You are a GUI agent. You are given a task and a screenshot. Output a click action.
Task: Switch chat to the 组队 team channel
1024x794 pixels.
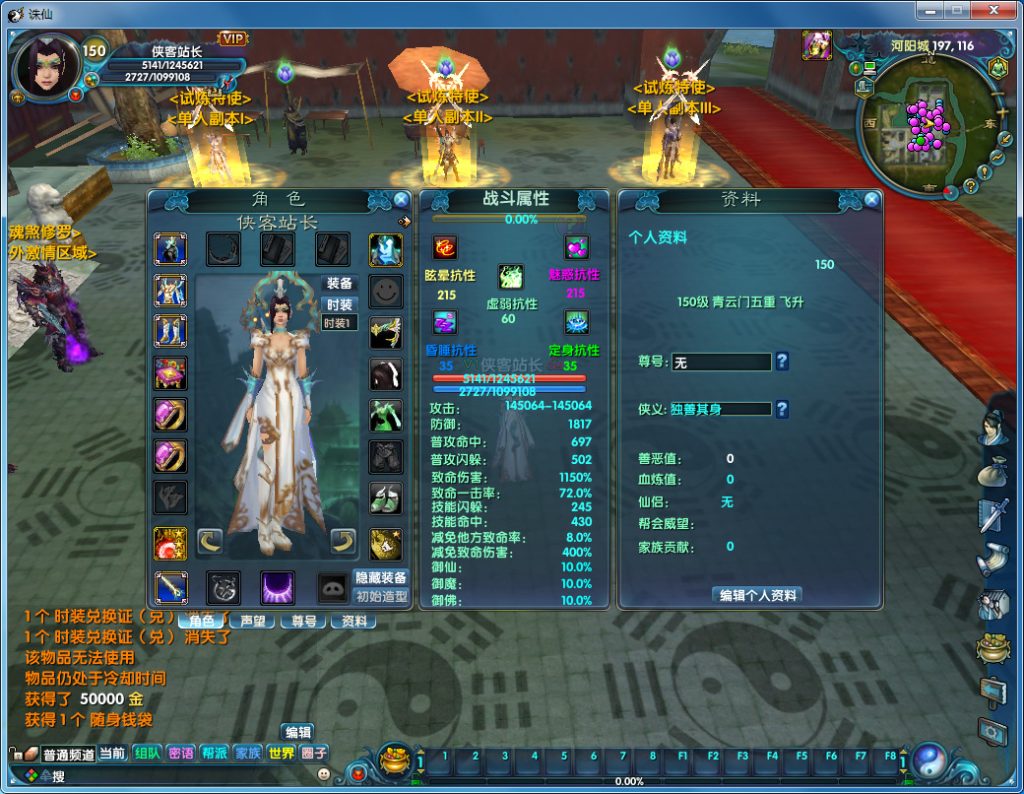coord(147,753)
